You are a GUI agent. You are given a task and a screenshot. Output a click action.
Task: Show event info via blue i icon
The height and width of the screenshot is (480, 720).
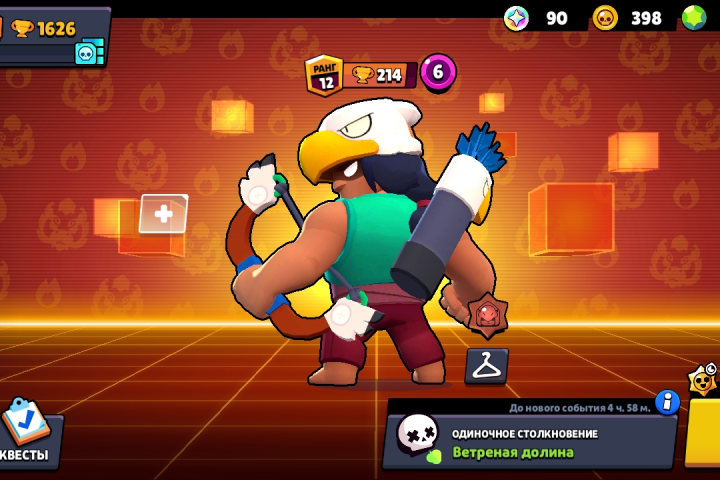pos(667,402)
